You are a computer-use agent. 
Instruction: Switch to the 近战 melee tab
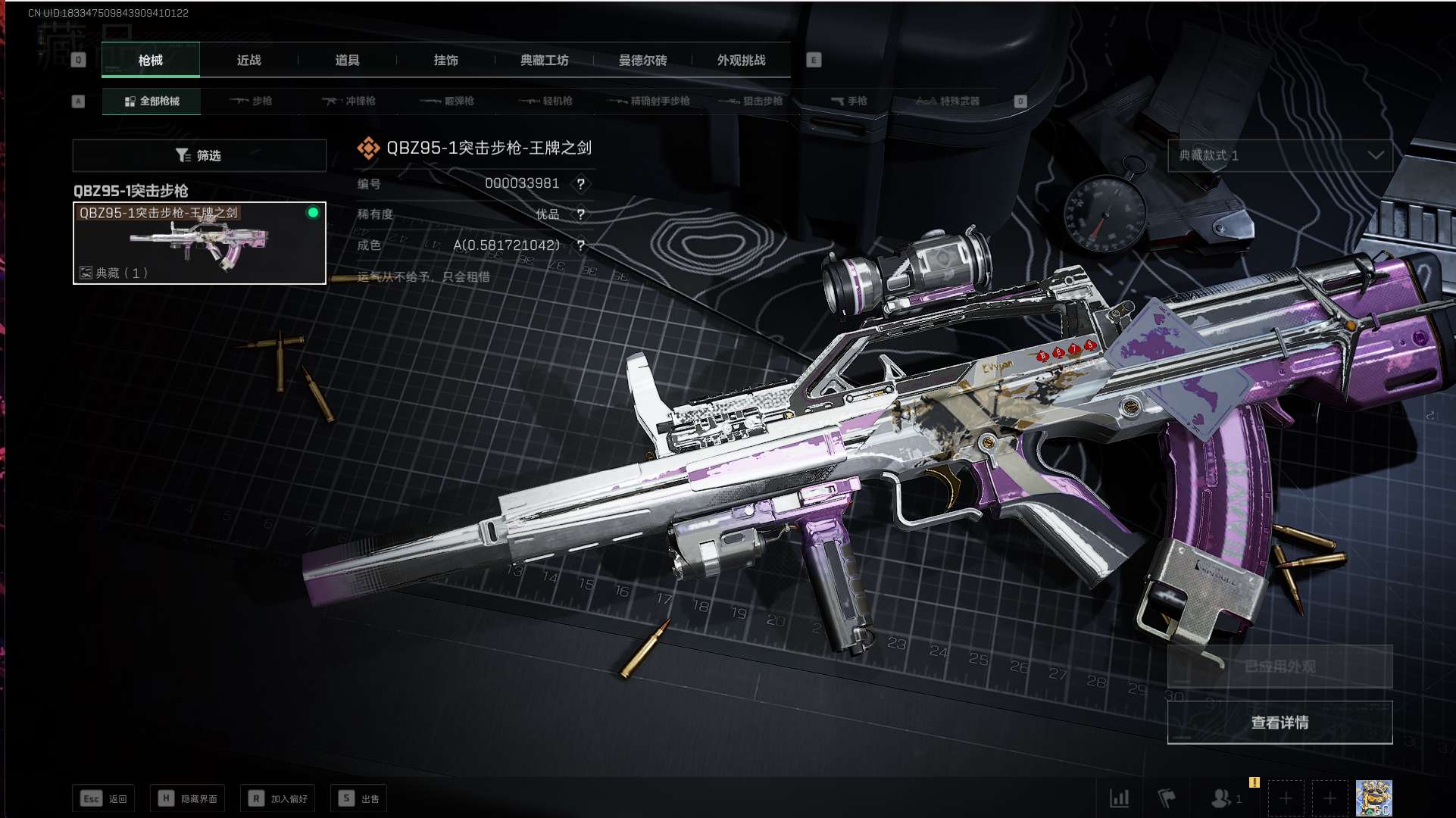coord(248,61)
